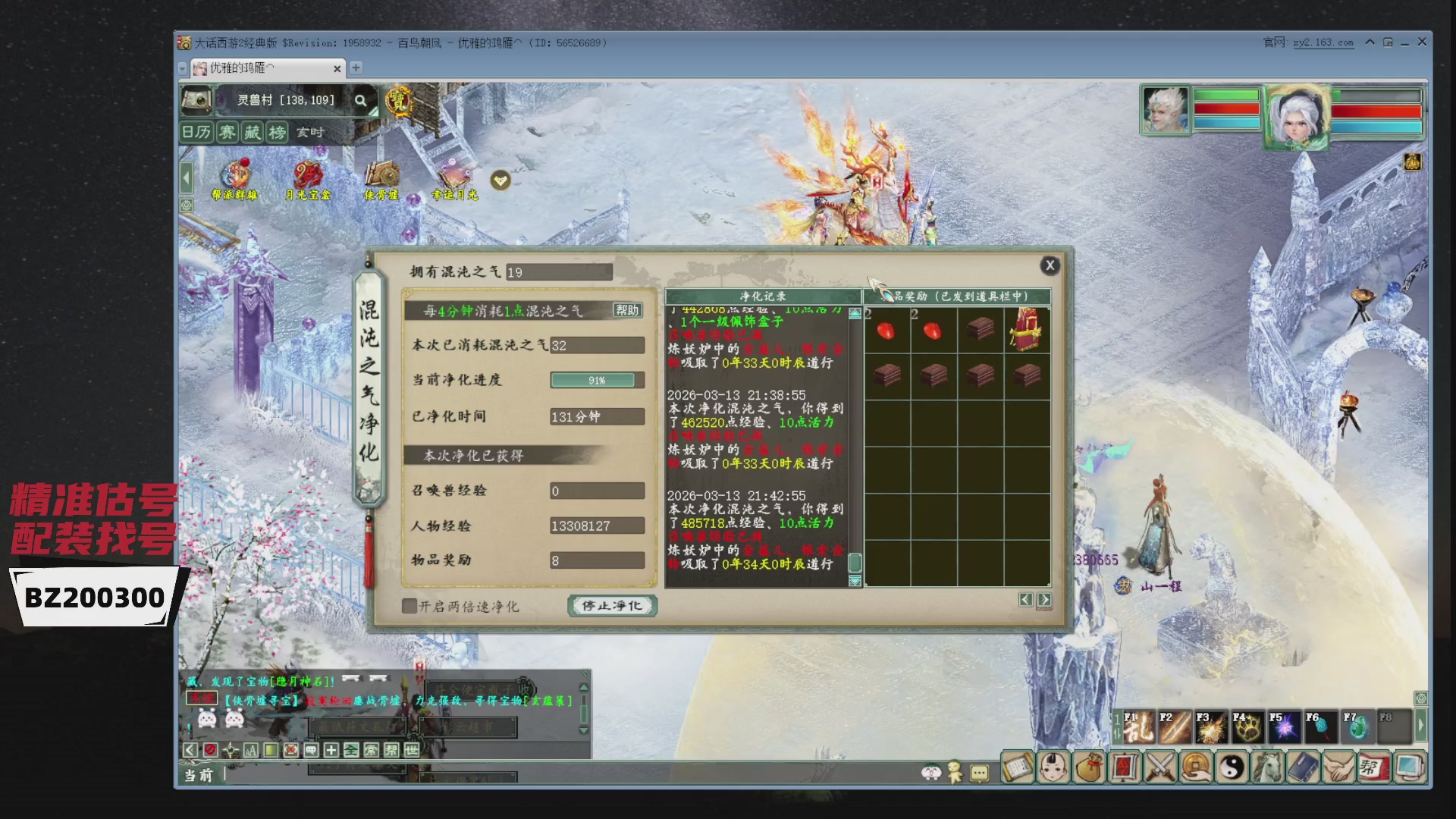Collapse the left activity panel with the arrow

pyautogui.click(x=186, y=177)
